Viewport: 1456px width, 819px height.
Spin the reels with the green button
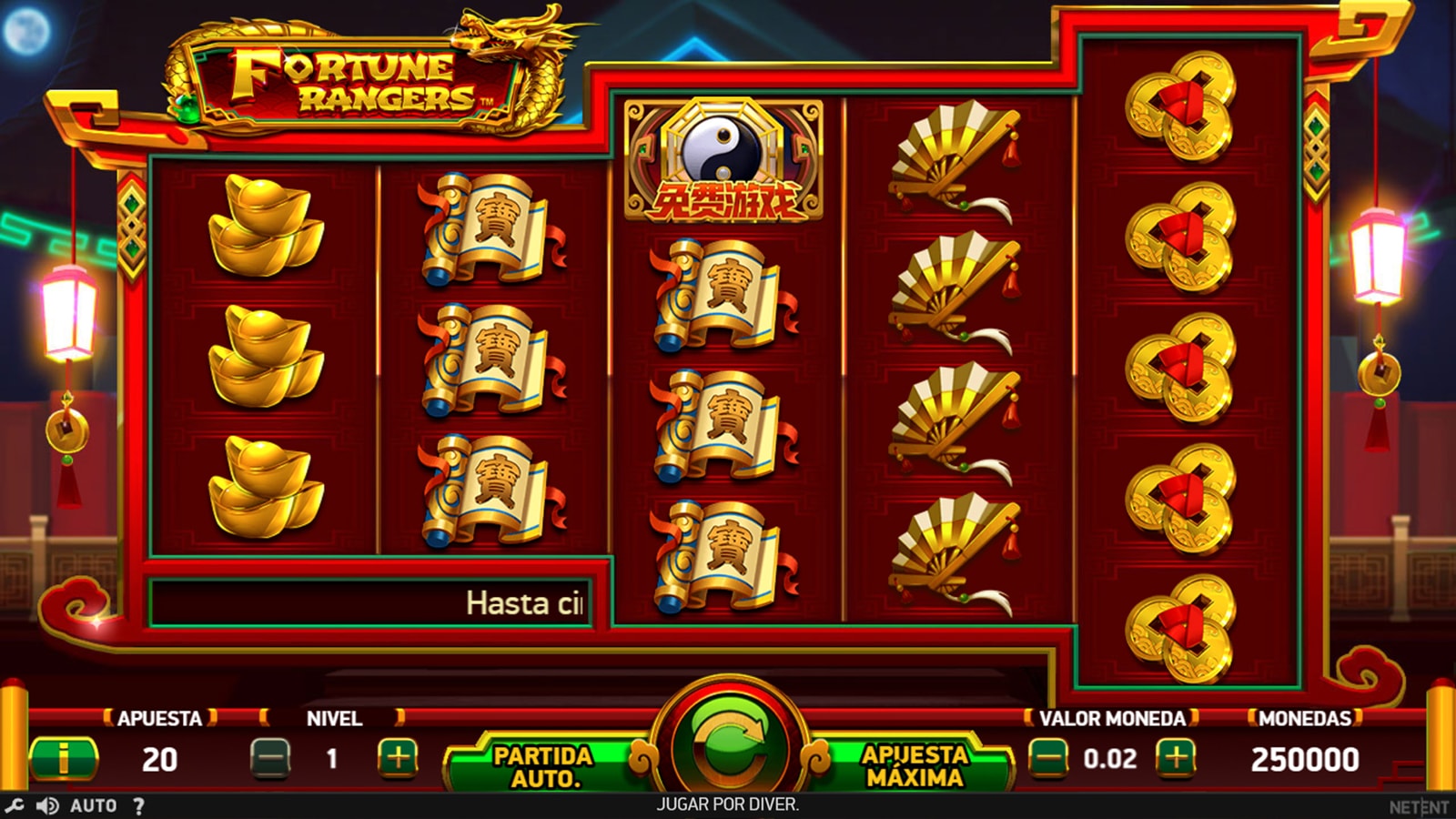click(x=729, y=743)
